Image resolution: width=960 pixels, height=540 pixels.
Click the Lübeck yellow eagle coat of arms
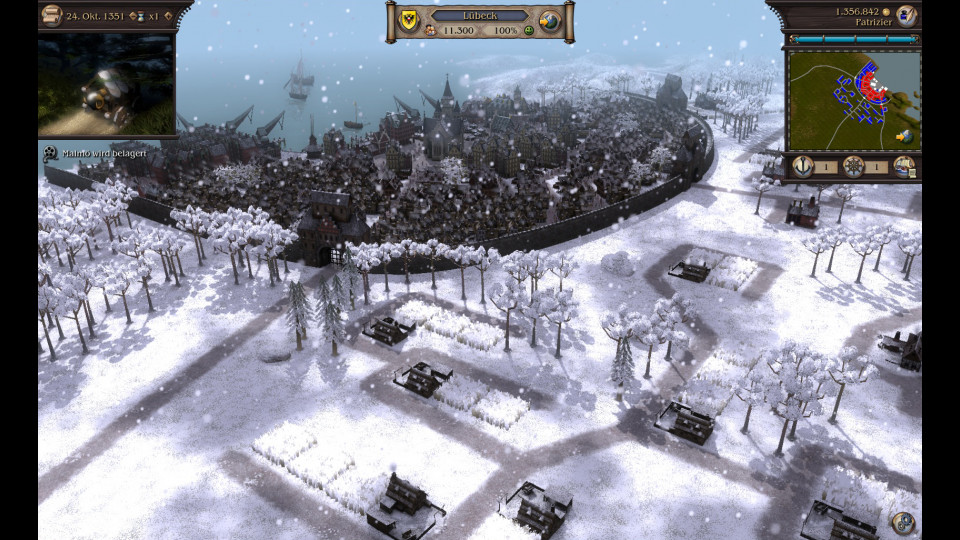[x=408, y=20]
